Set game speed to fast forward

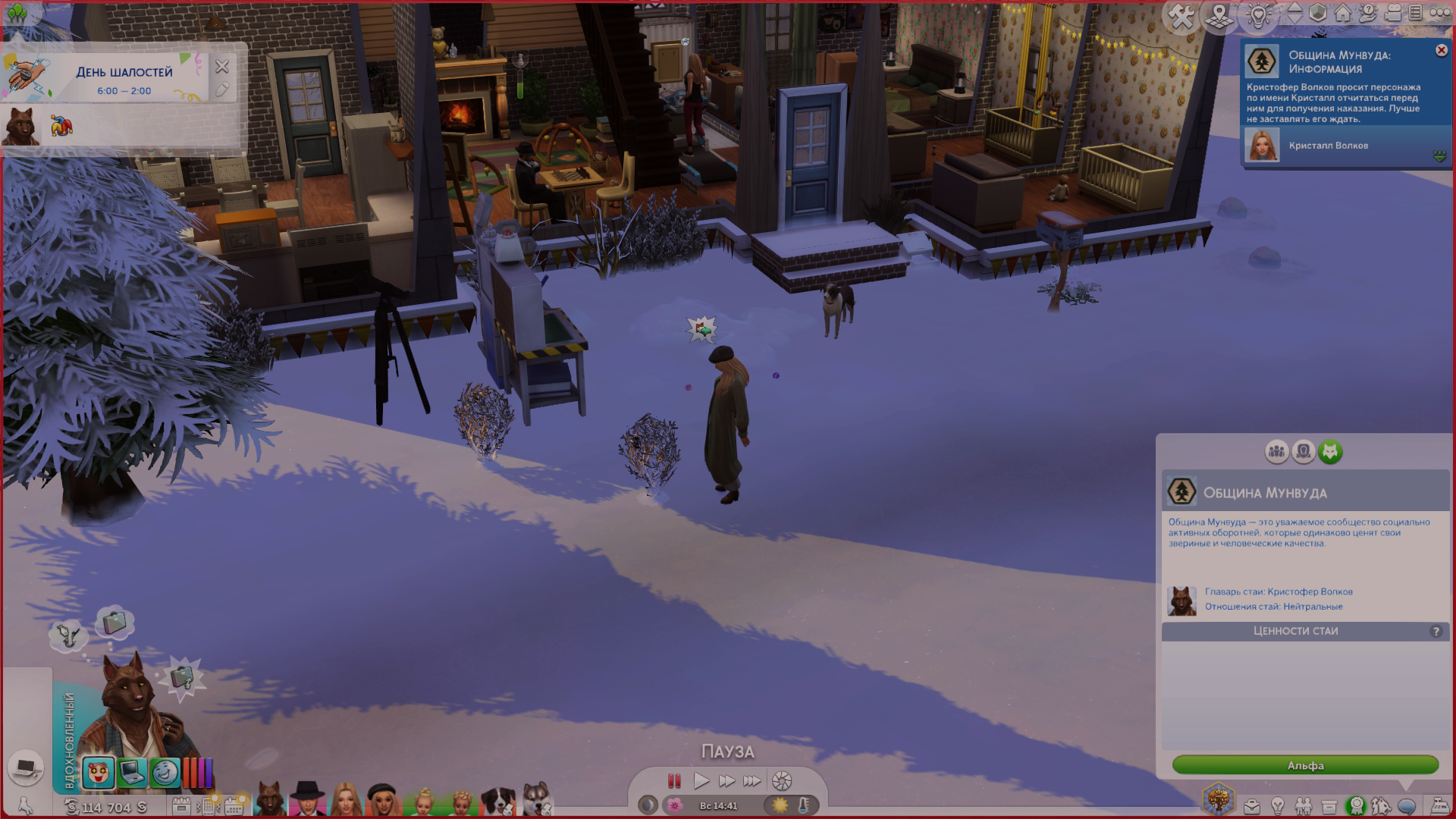[726, 780]
